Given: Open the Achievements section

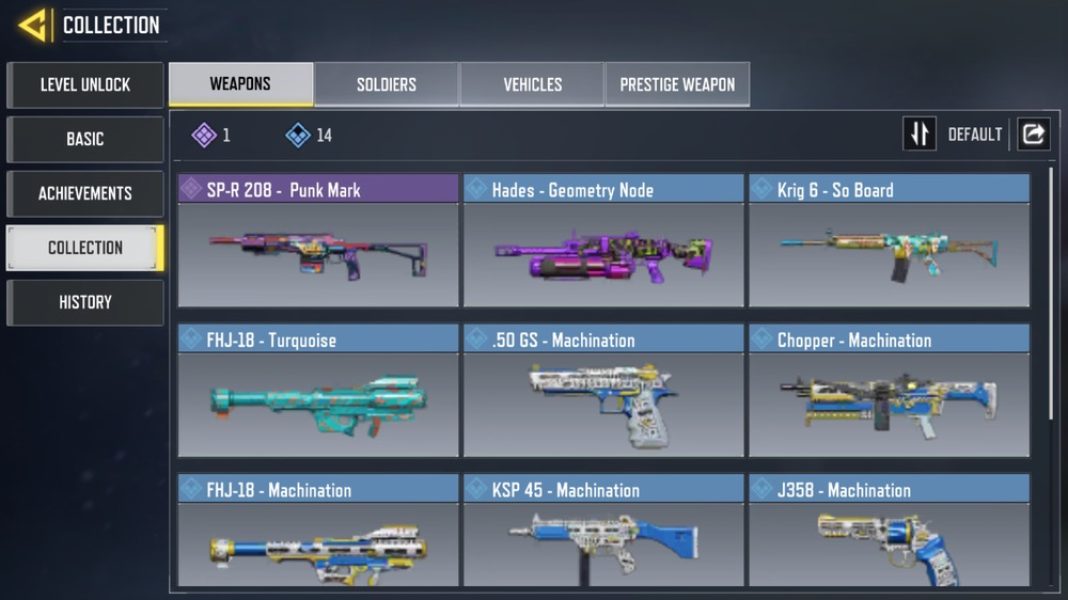Looking at the screenshot, I should coord(85,193).
